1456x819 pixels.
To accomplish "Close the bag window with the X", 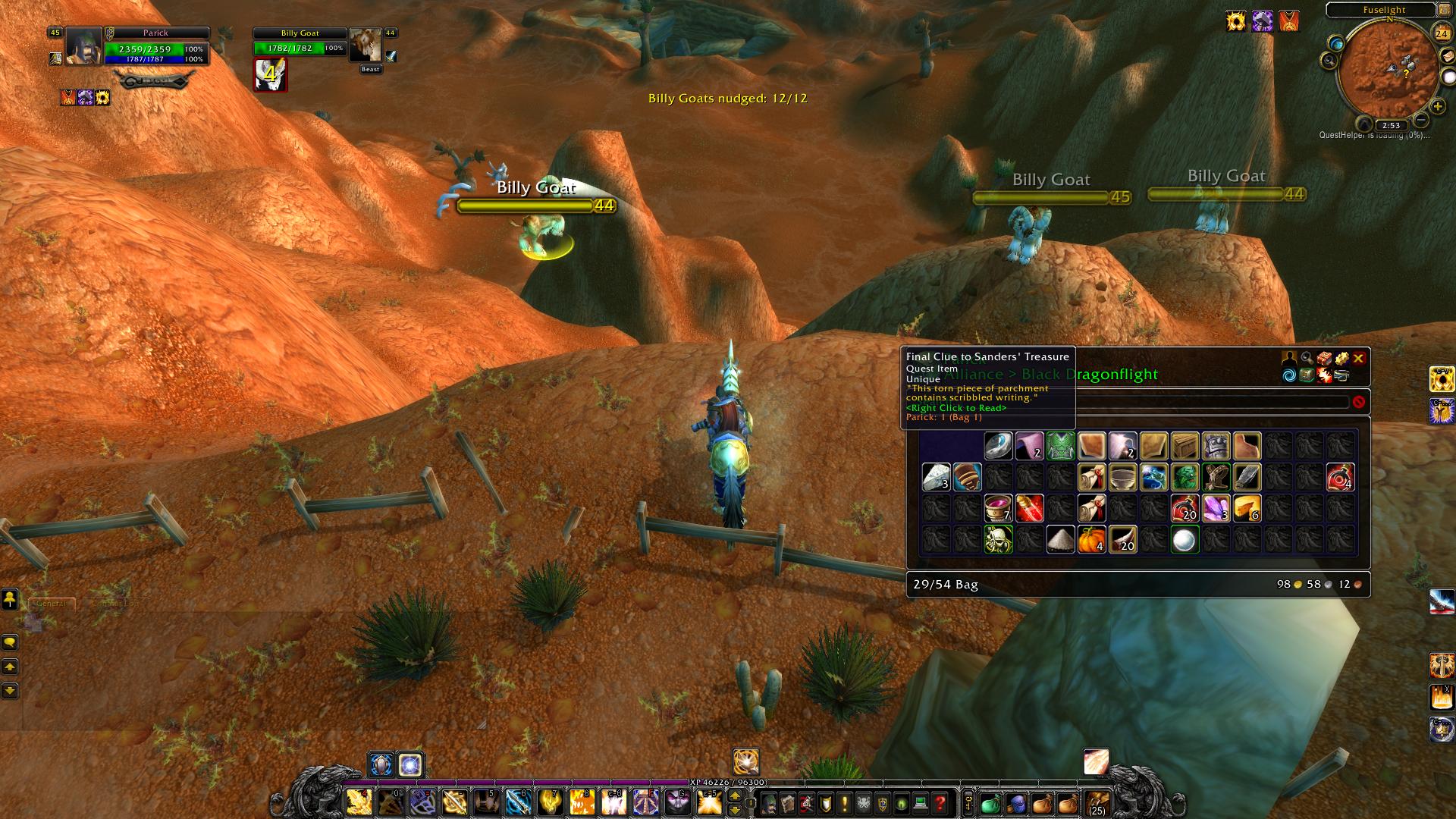I will coord(1358,358).
